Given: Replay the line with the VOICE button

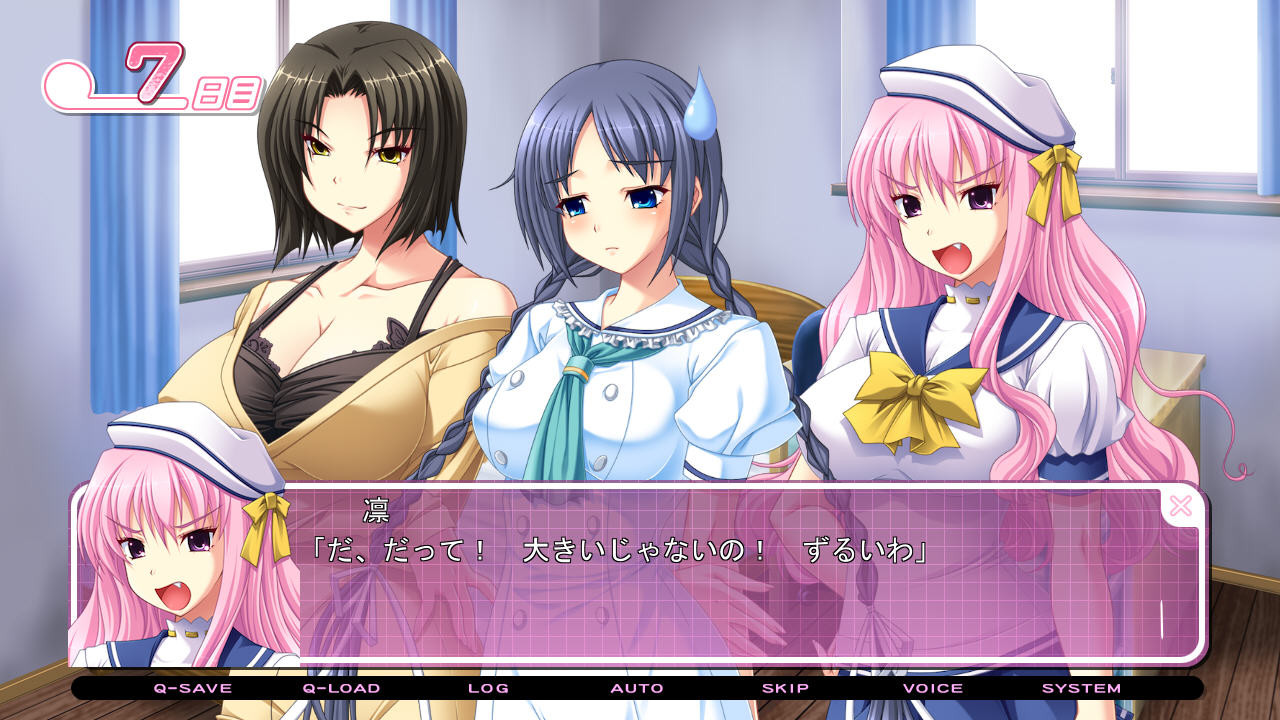Looking at the screenshot, I should coord(933,688).
